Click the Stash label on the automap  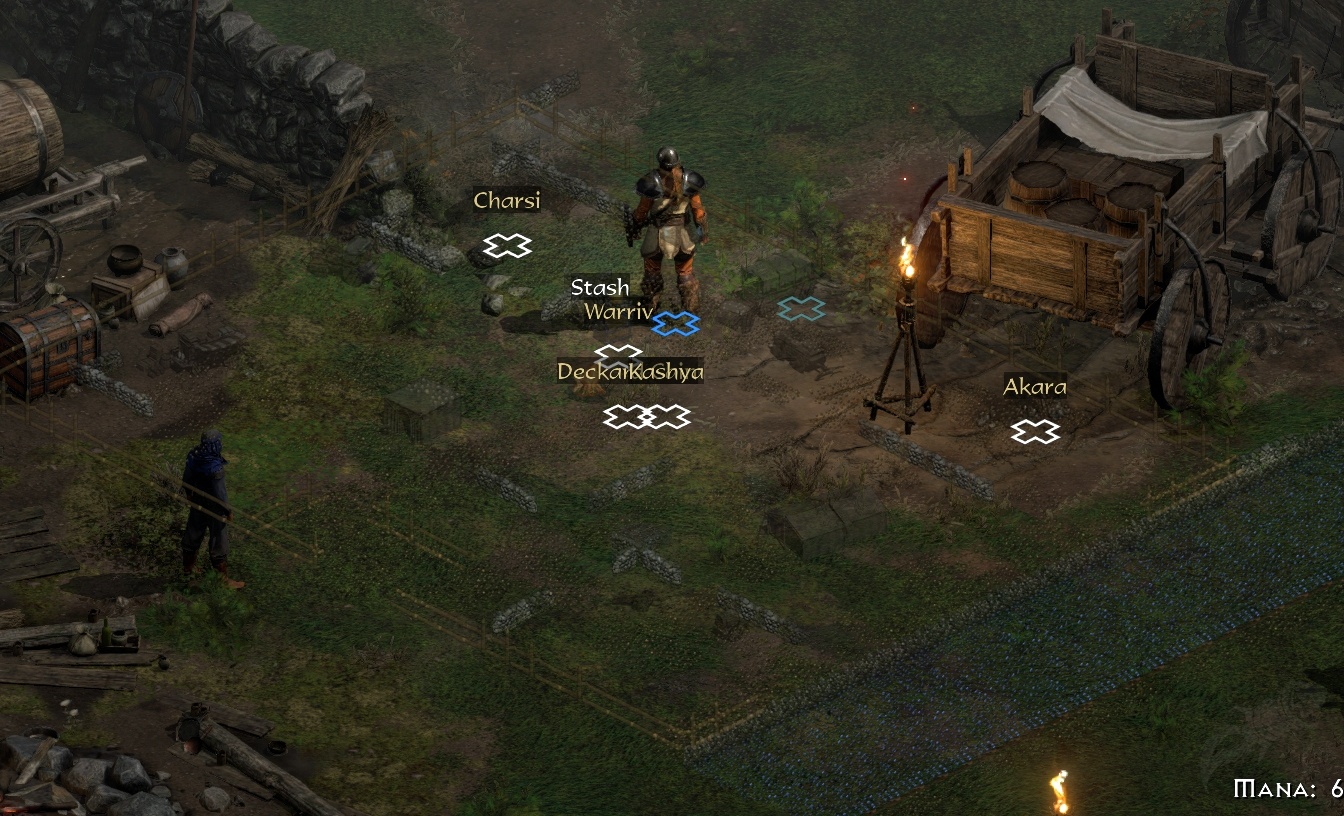(600, 288)
